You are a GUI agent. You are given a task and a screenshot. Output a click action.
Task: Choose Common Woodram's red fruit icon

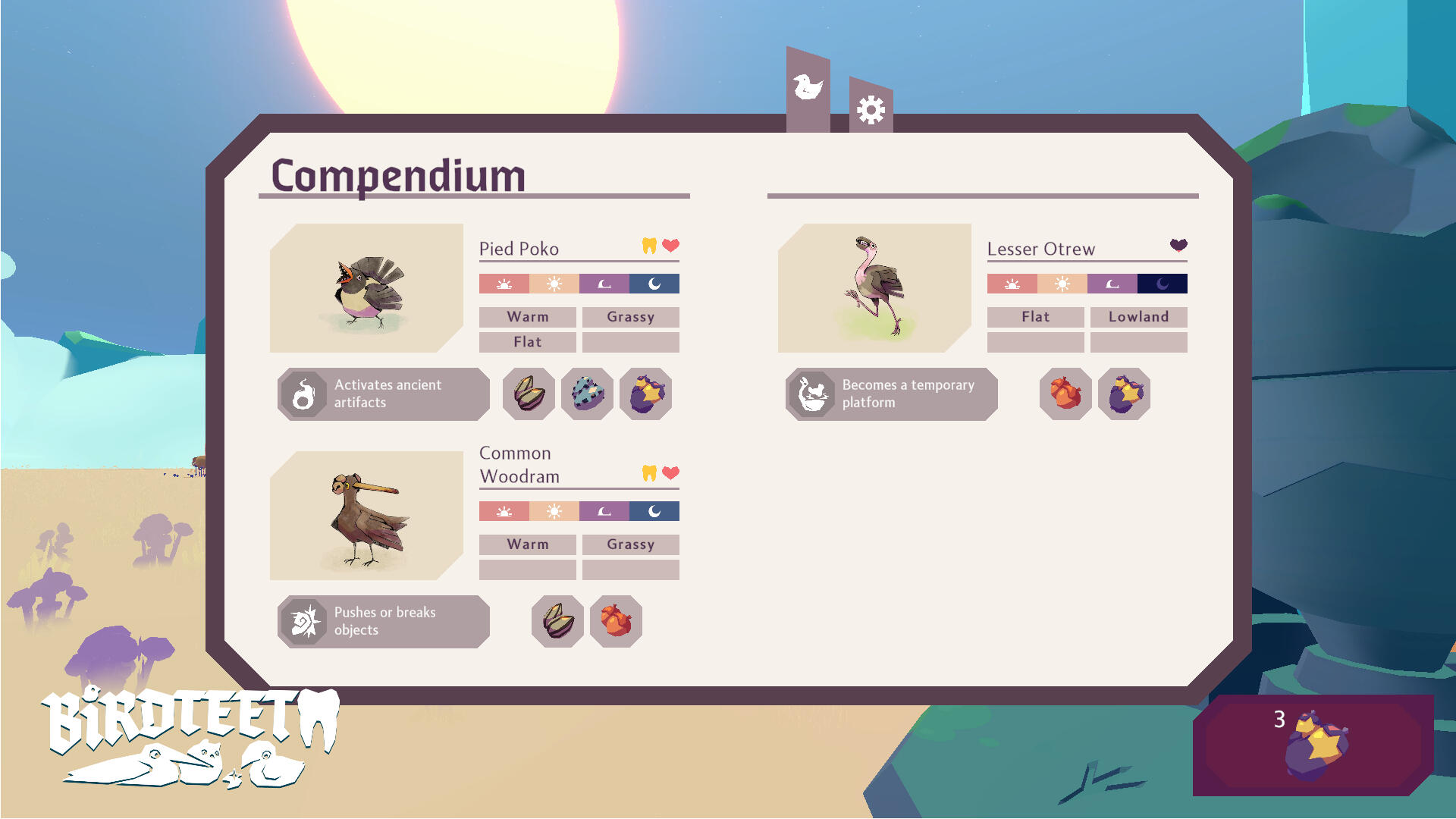[x=616, y=621]
